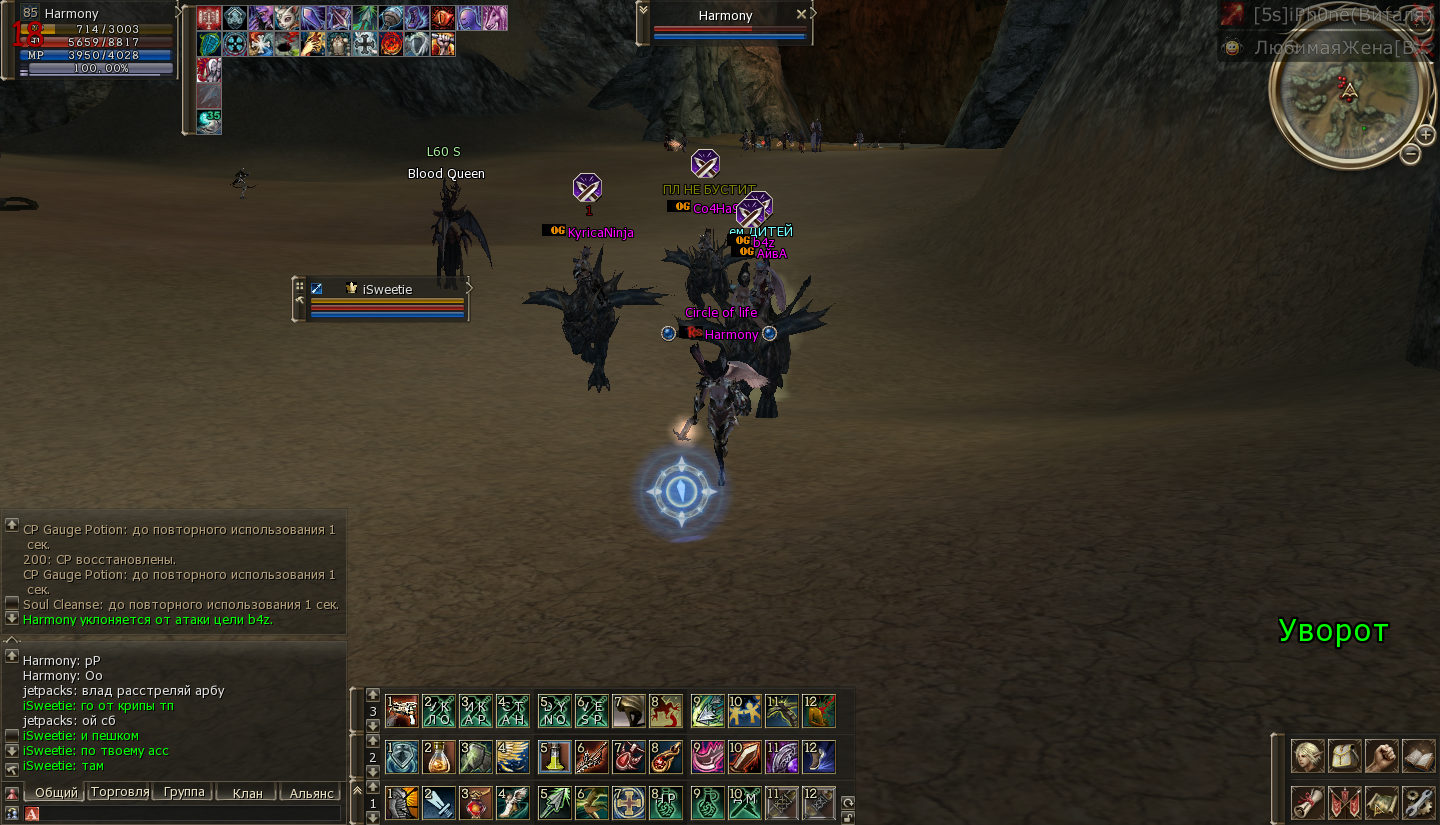Zoom in the minimap with plus button
Screen dimensions: 1440x825
tap(1426, 134)
